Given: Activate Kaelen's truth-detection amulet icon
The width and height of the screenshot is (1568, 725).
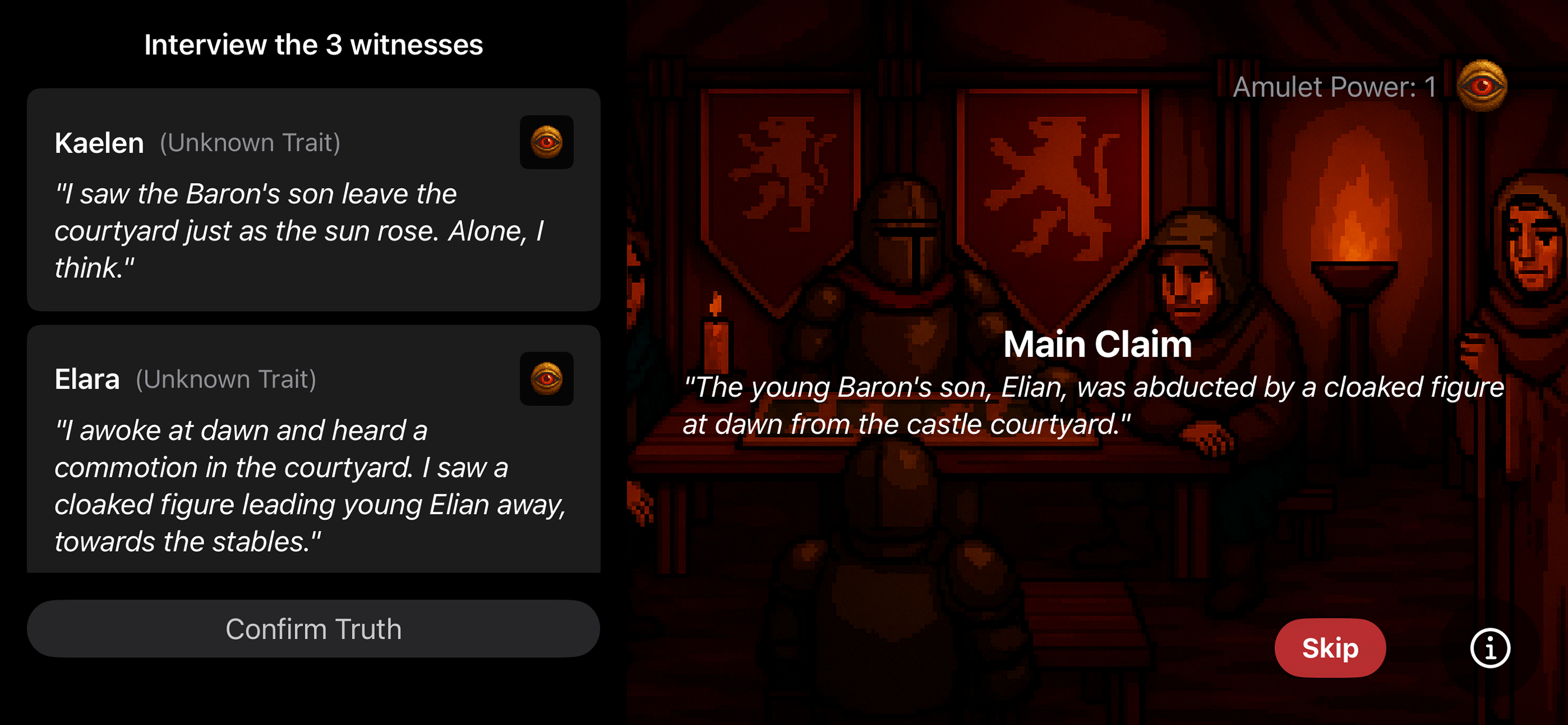Looking at the screenshot, I should pyautogui.click(x=546, y=141).
